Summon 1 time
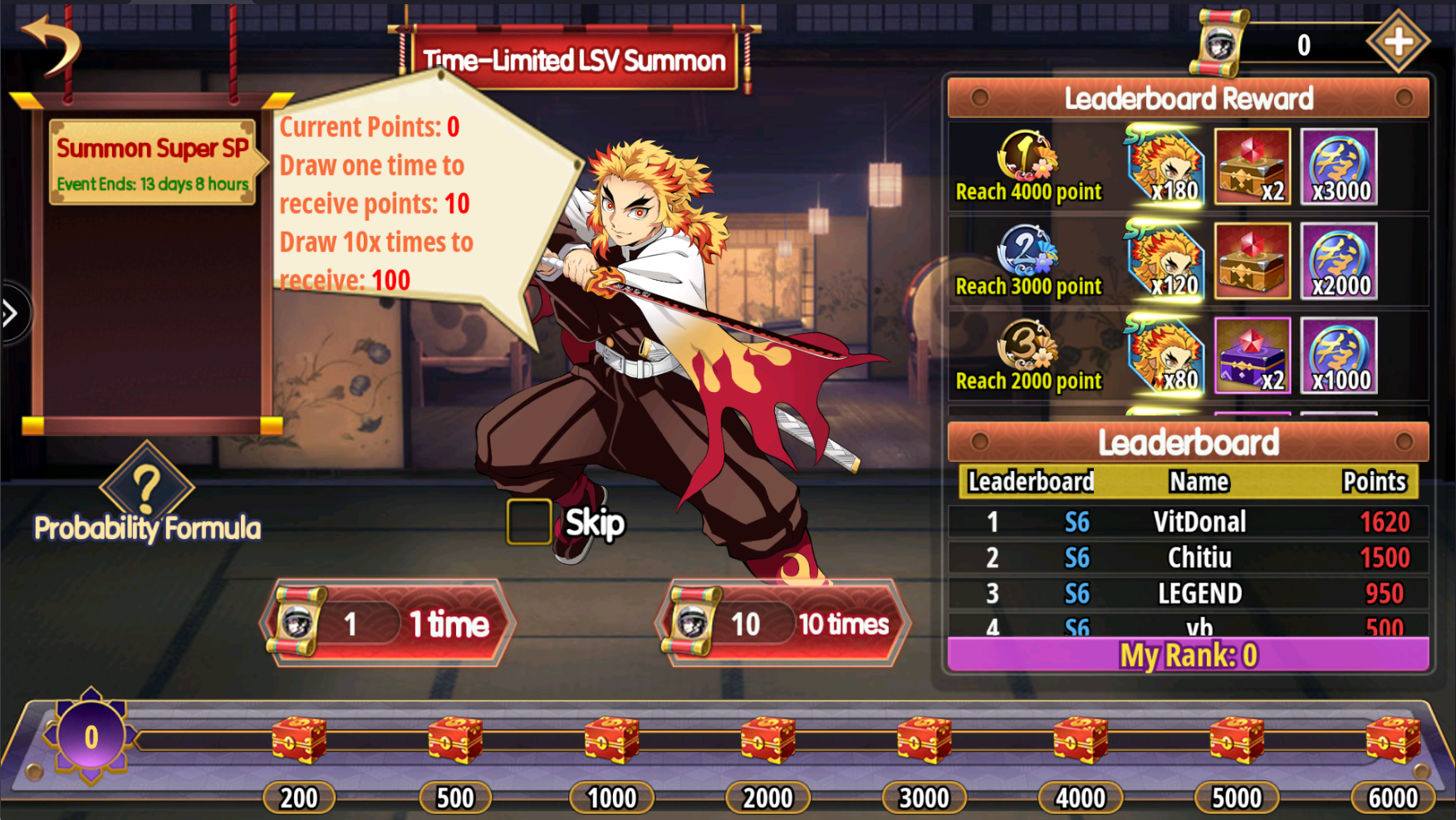This screenshot has width=1456, height=820. point(388,623)
